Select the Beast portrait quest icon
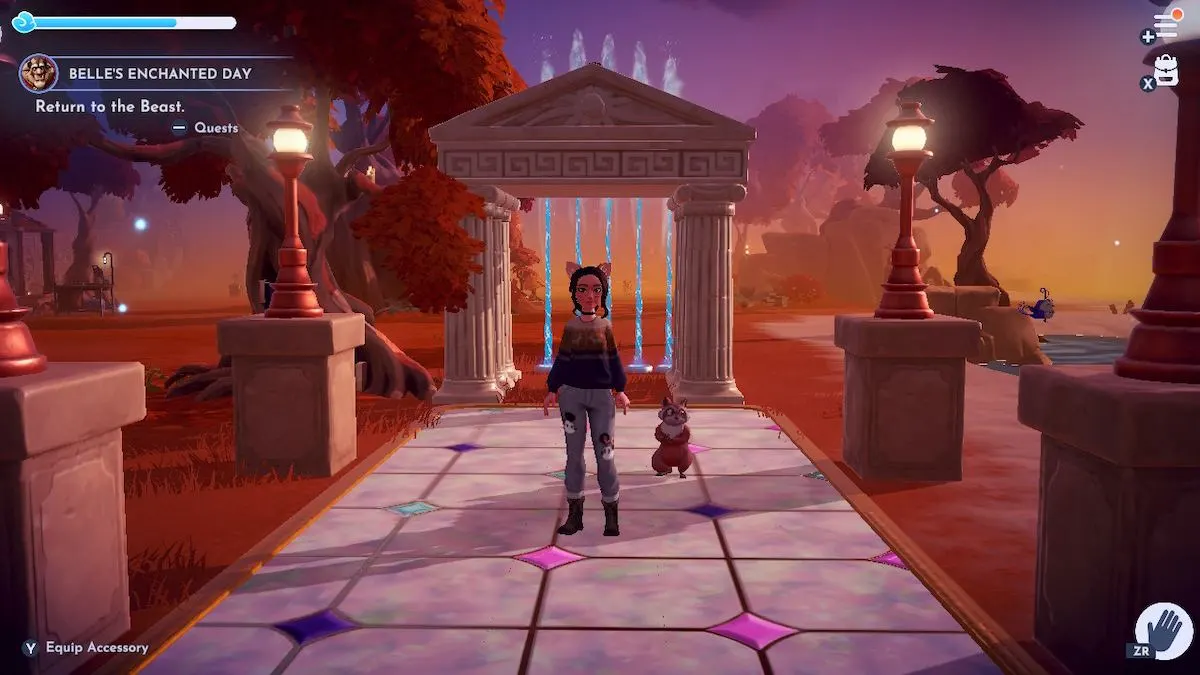 click(38, 73)
